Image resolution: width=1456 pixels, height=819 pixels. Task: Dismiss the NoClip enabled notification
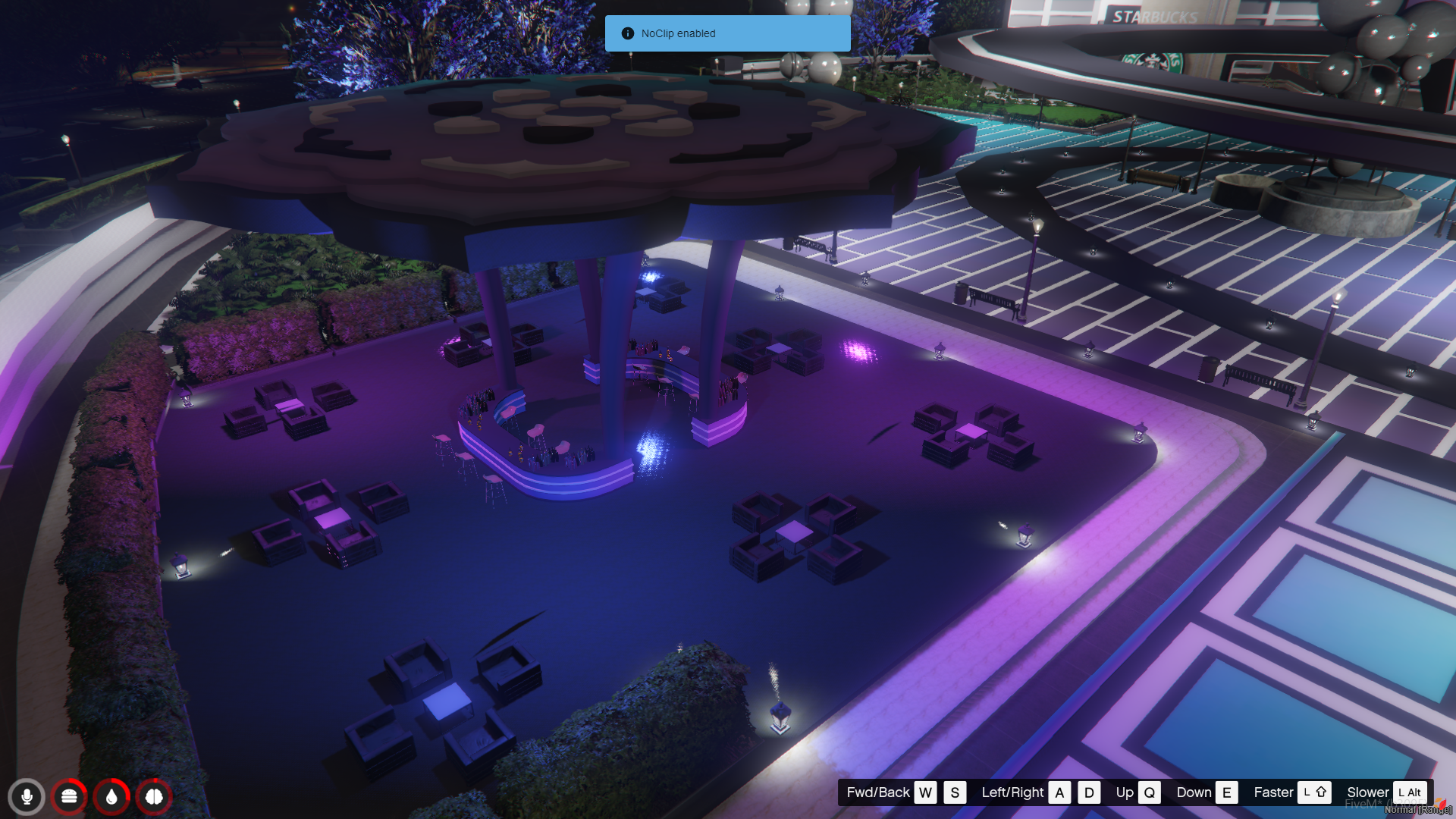(x=727, y=33)
